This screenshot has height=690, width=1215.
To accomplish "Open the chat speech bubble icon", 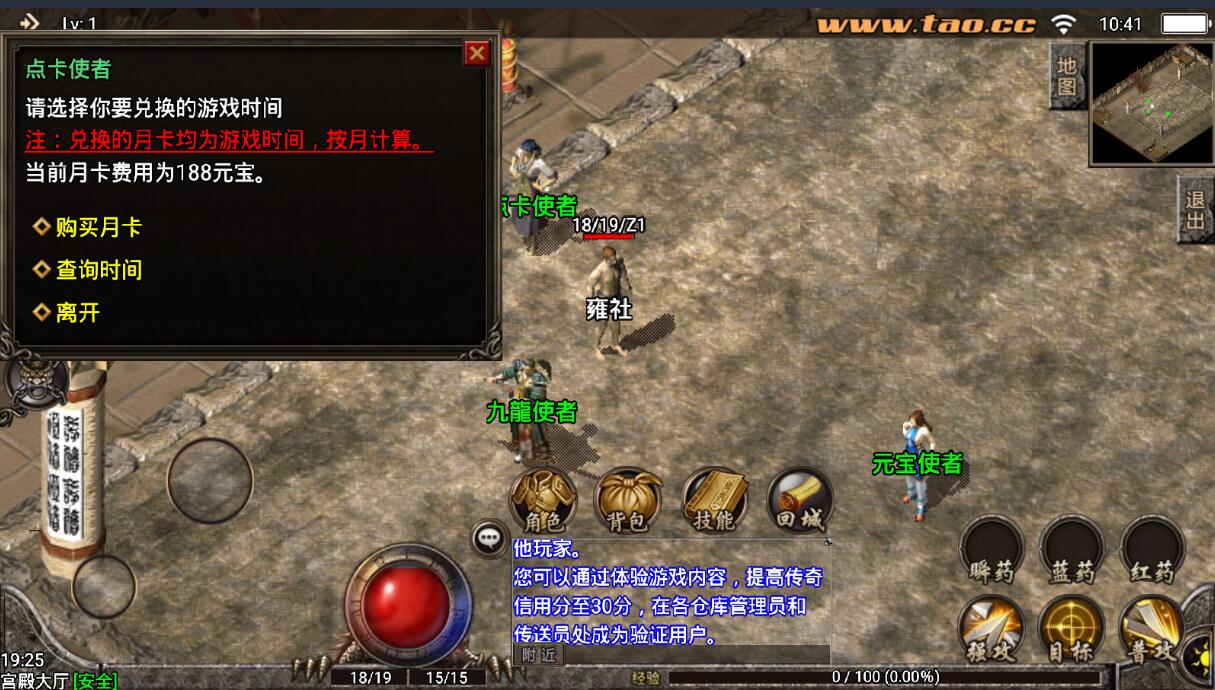I will 489,538.
